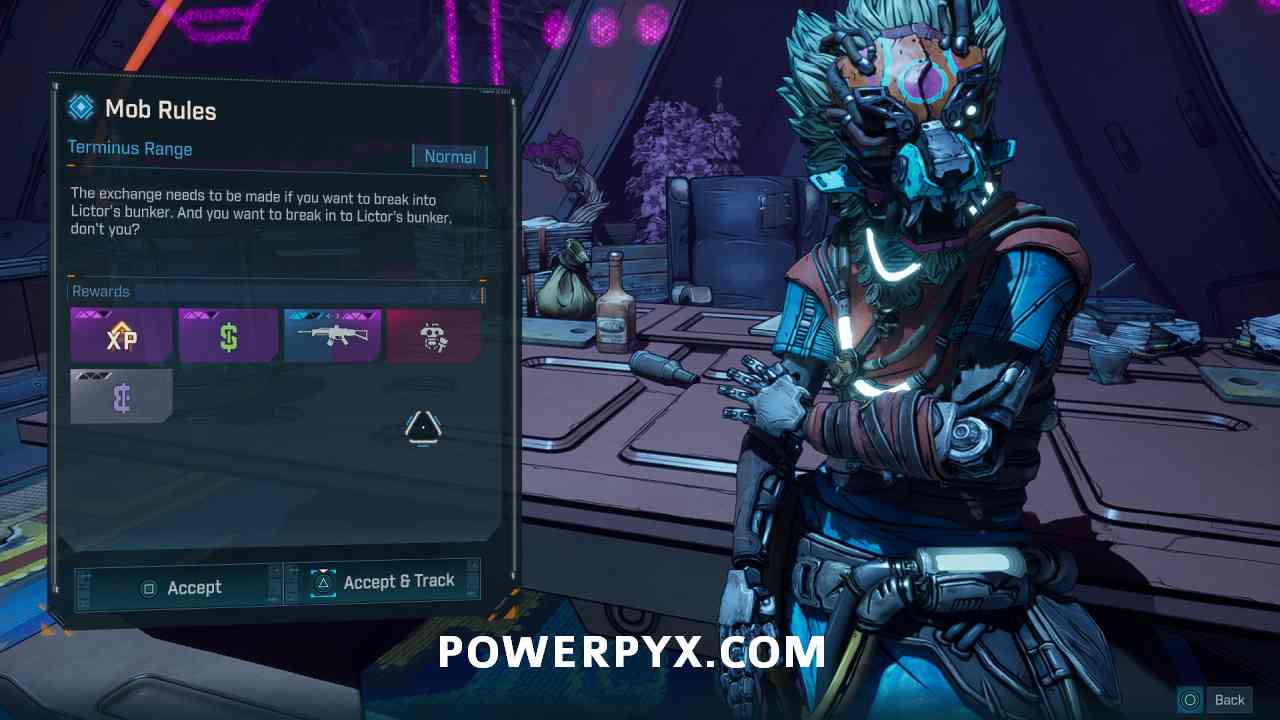1280x720 pixels.
Task: Accept the Mob Rules mission
Action: [x=178, y=587]
